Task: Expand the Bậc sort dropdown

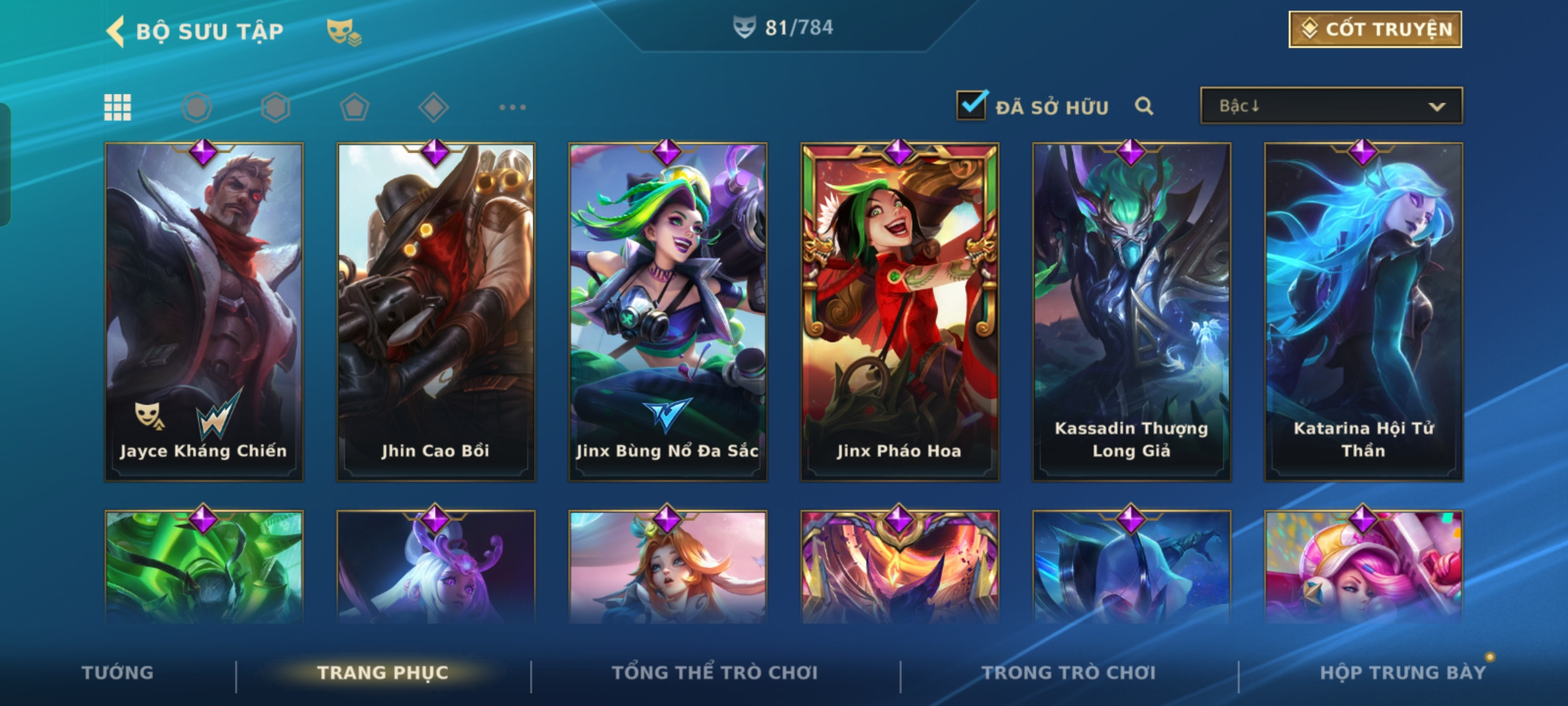Action: (x=1331, y=106)
